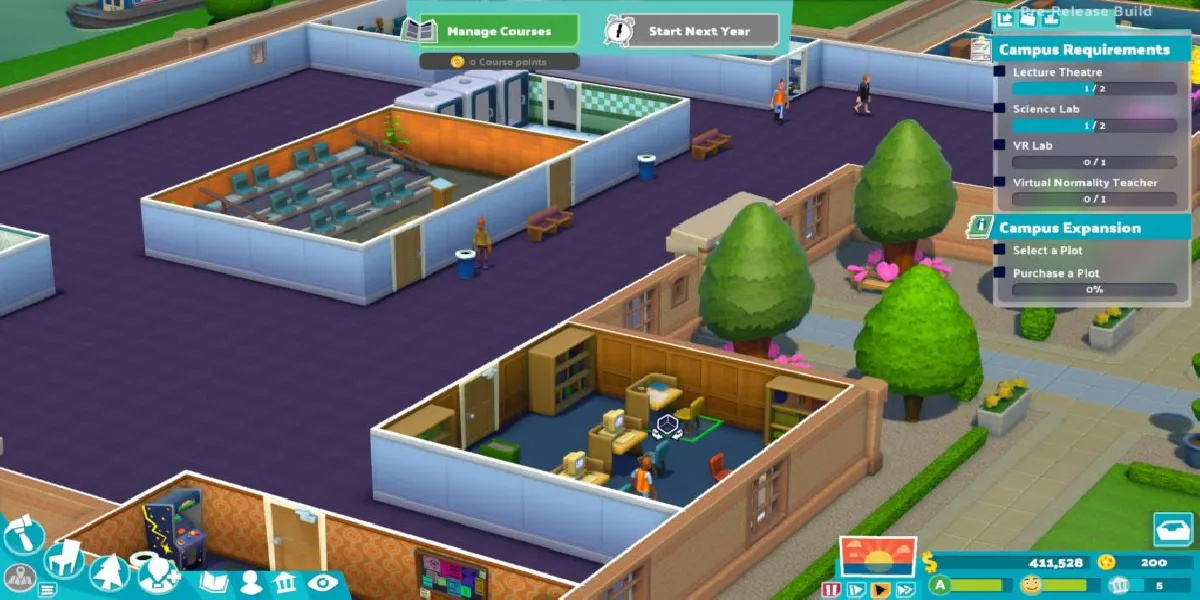Open the Manage Courses menu

tap(498, 31)
